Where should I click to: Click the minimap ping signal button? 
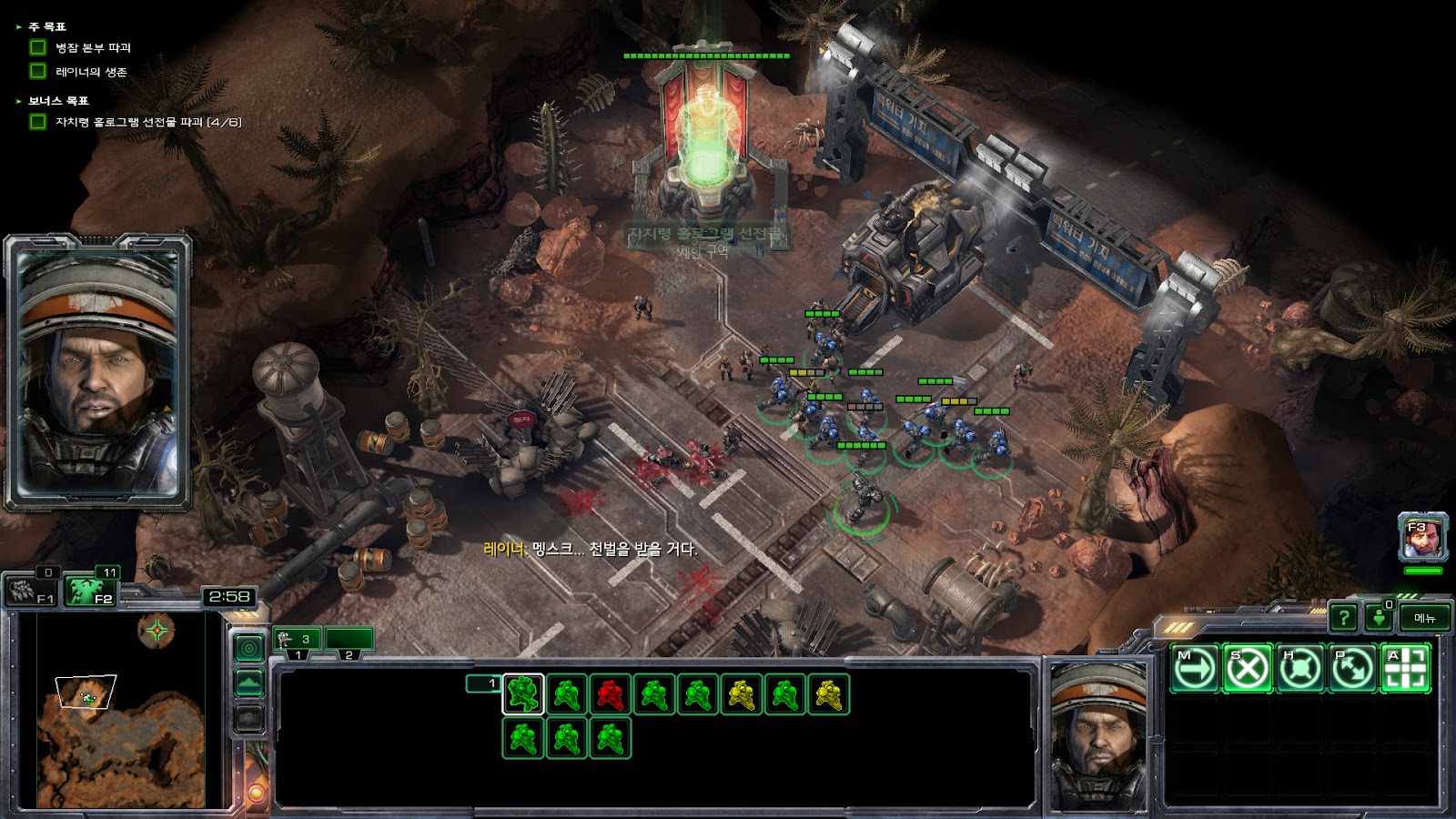[x=249, y=647]
